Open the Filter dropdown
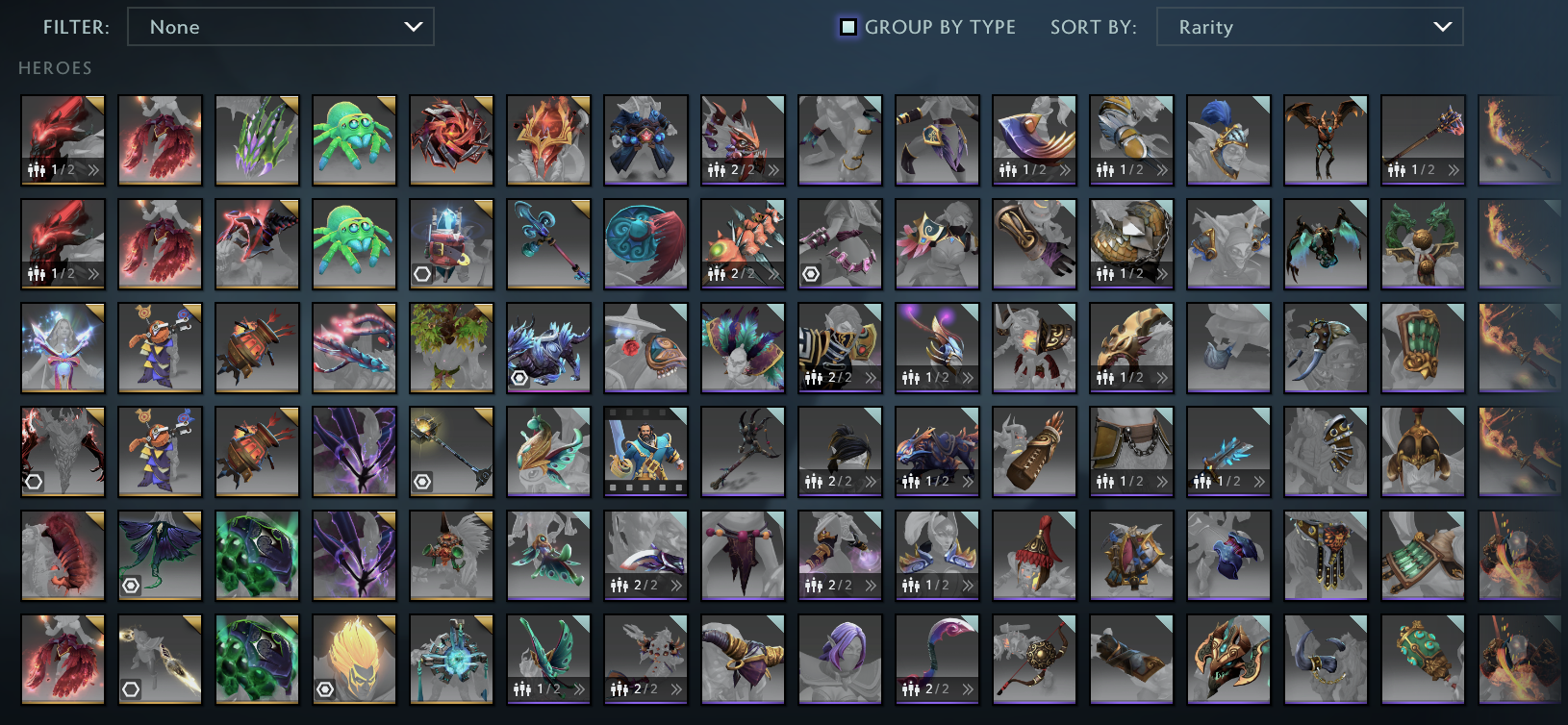This screenshot has height=725, width=1568. pyautogui.click(x=279, y=27)
